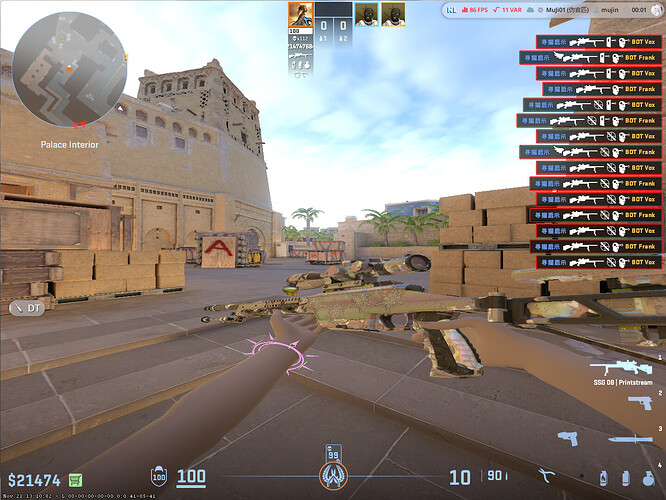Click the DT badge on the left
Viewport: 666px width, 500px height.
pyautogui.click(x=27, y=308)
